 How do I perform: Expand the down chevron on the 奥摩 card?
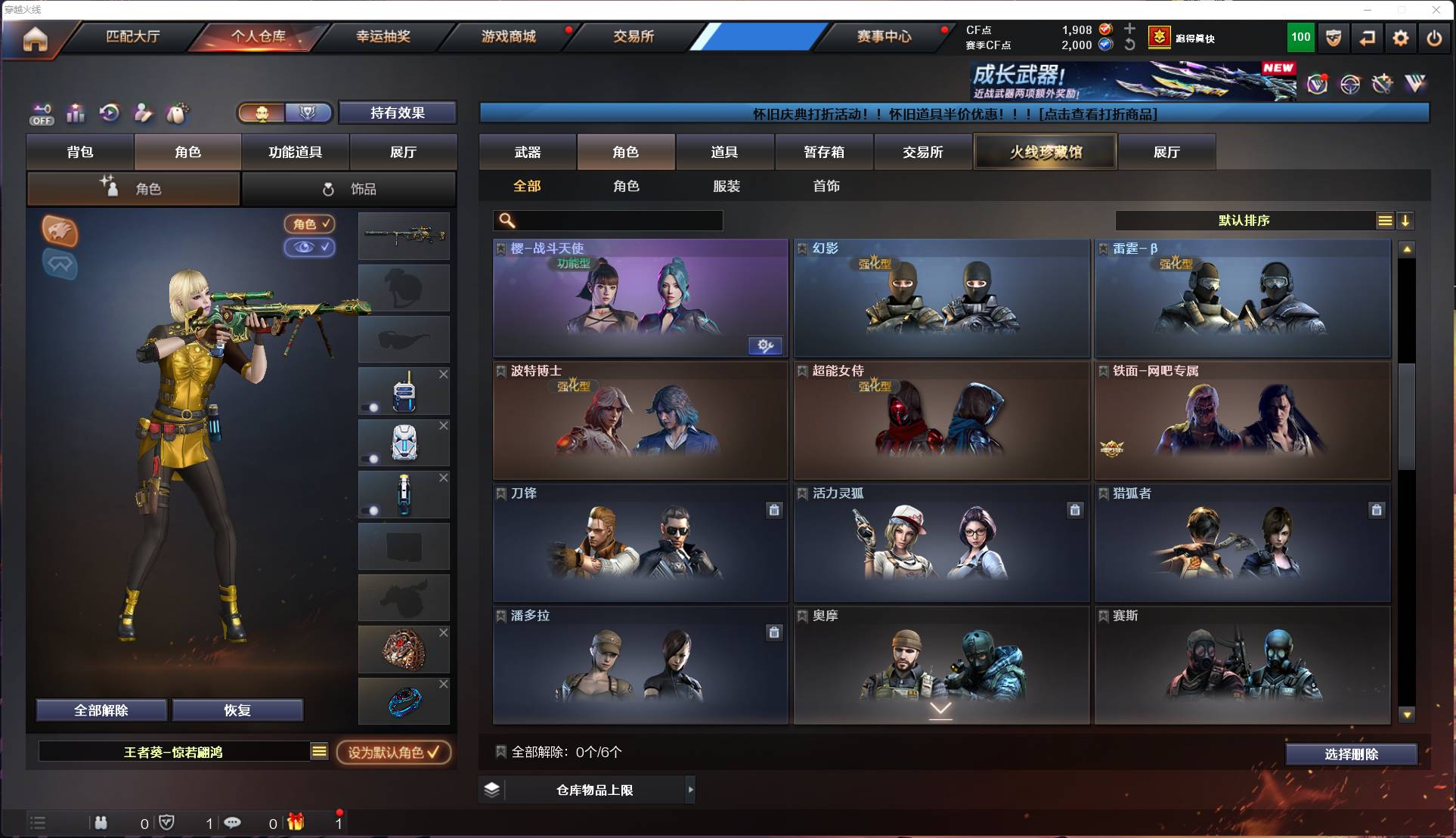pyautogui.click(x=940, y=710)
